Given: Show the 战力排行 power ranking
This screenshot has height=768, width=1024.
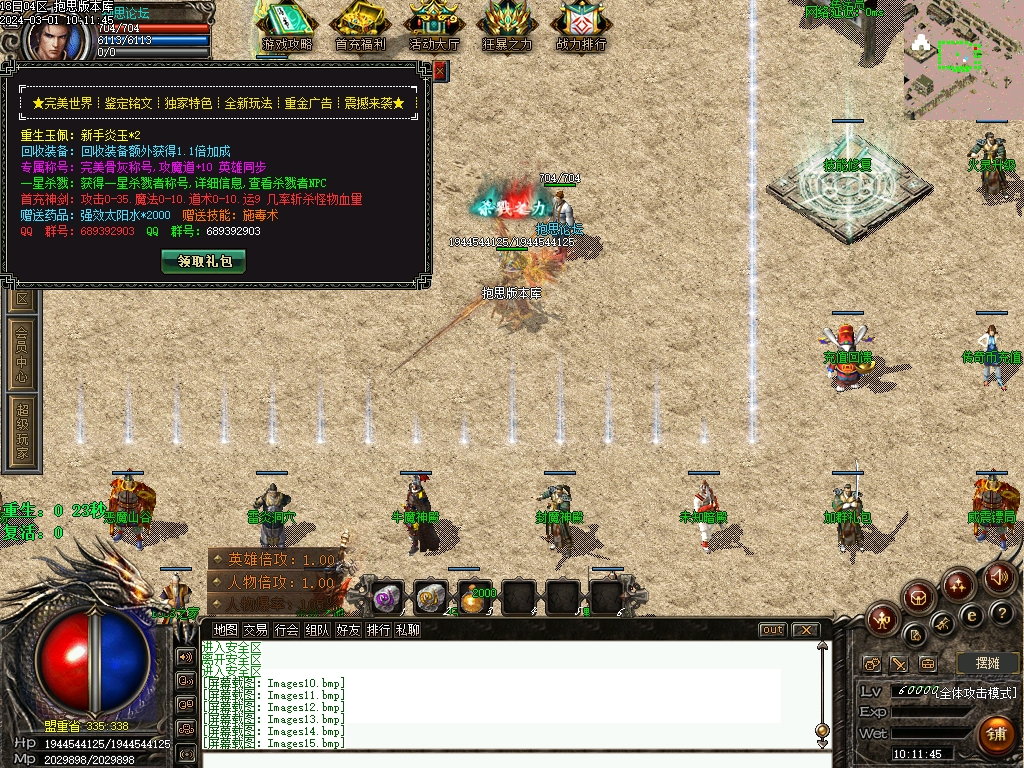Looking at the screenshot, I should coord(580,26).
